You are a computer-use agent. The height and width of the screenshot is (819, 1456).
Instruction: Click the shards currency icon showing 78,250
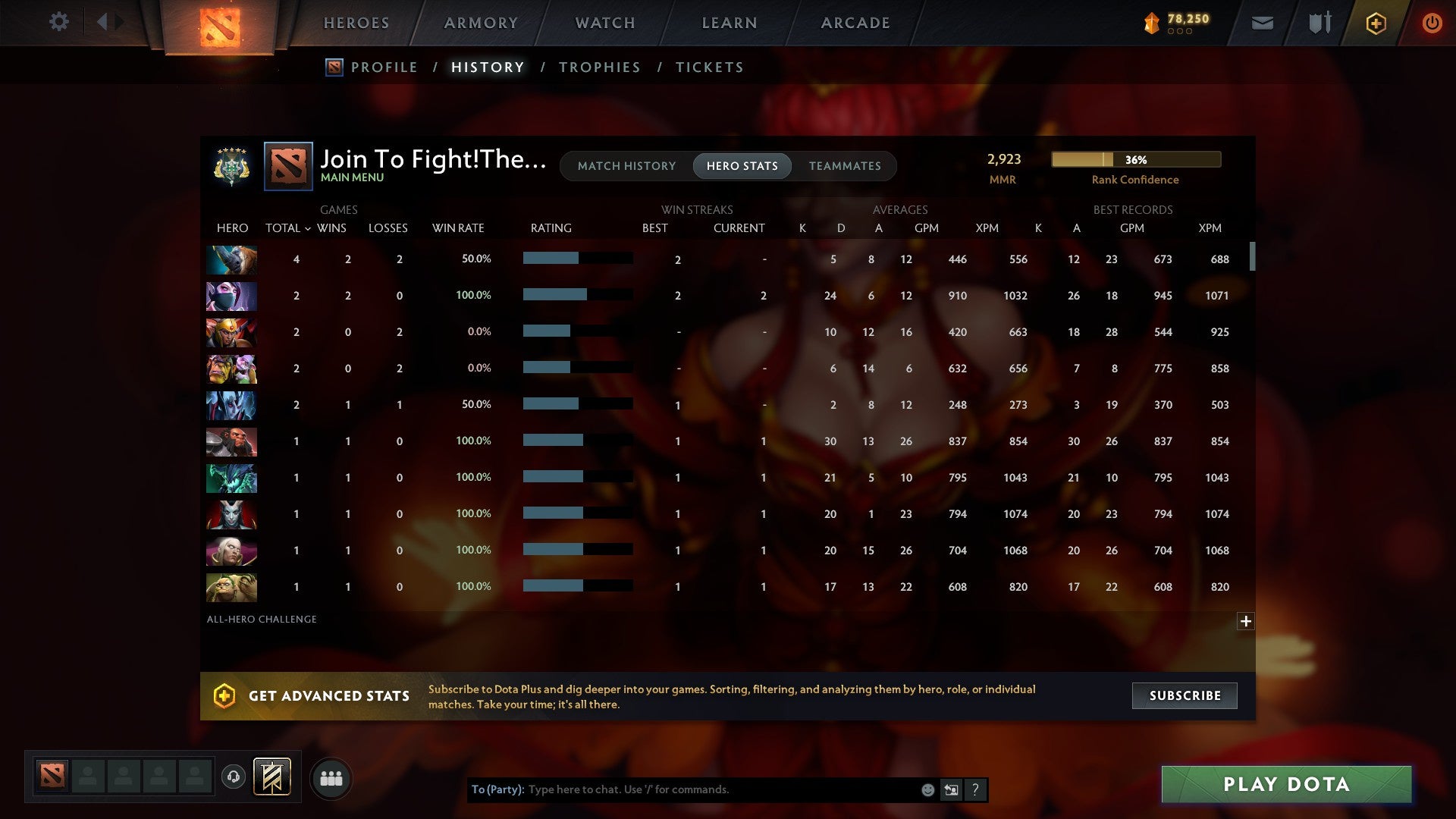point(1151,23)
